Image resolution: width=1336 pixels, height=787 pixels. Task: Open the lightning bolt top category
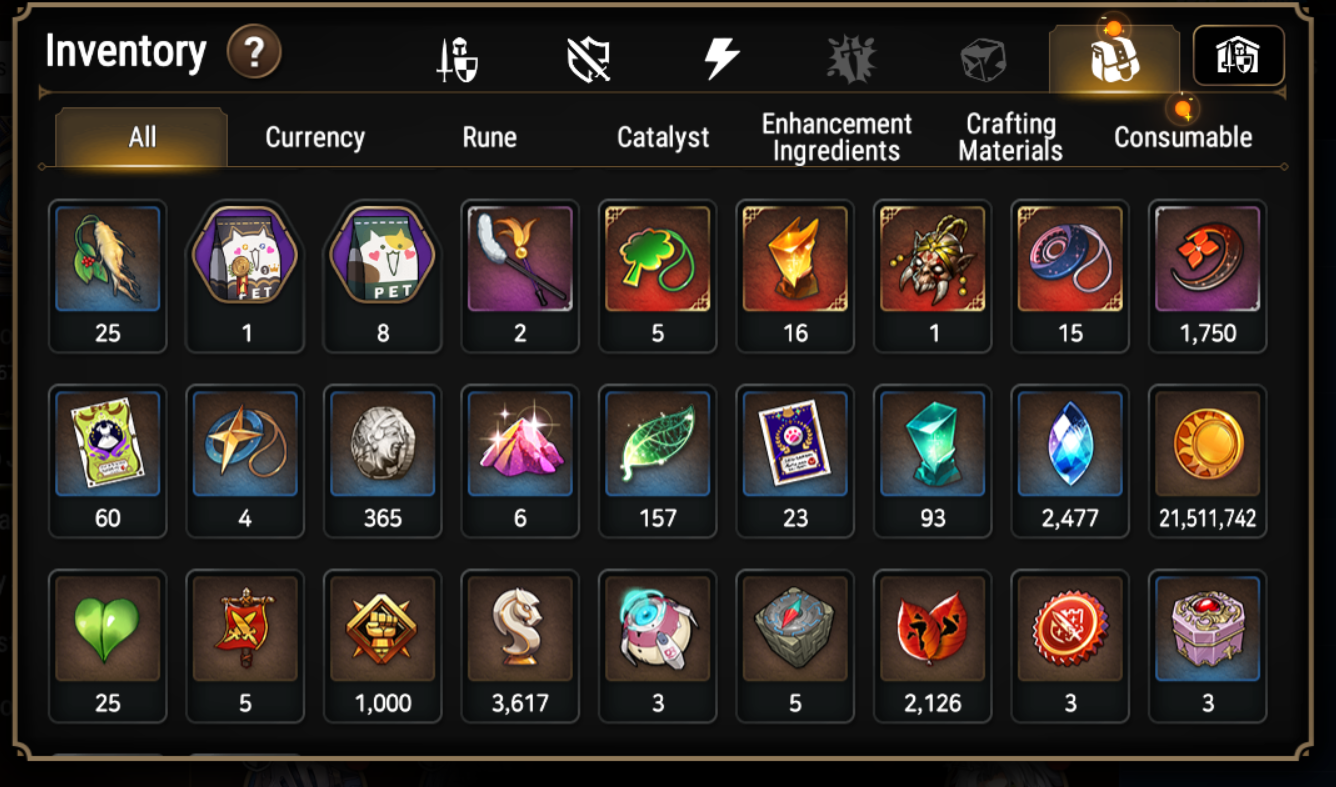tap(721, 59)
